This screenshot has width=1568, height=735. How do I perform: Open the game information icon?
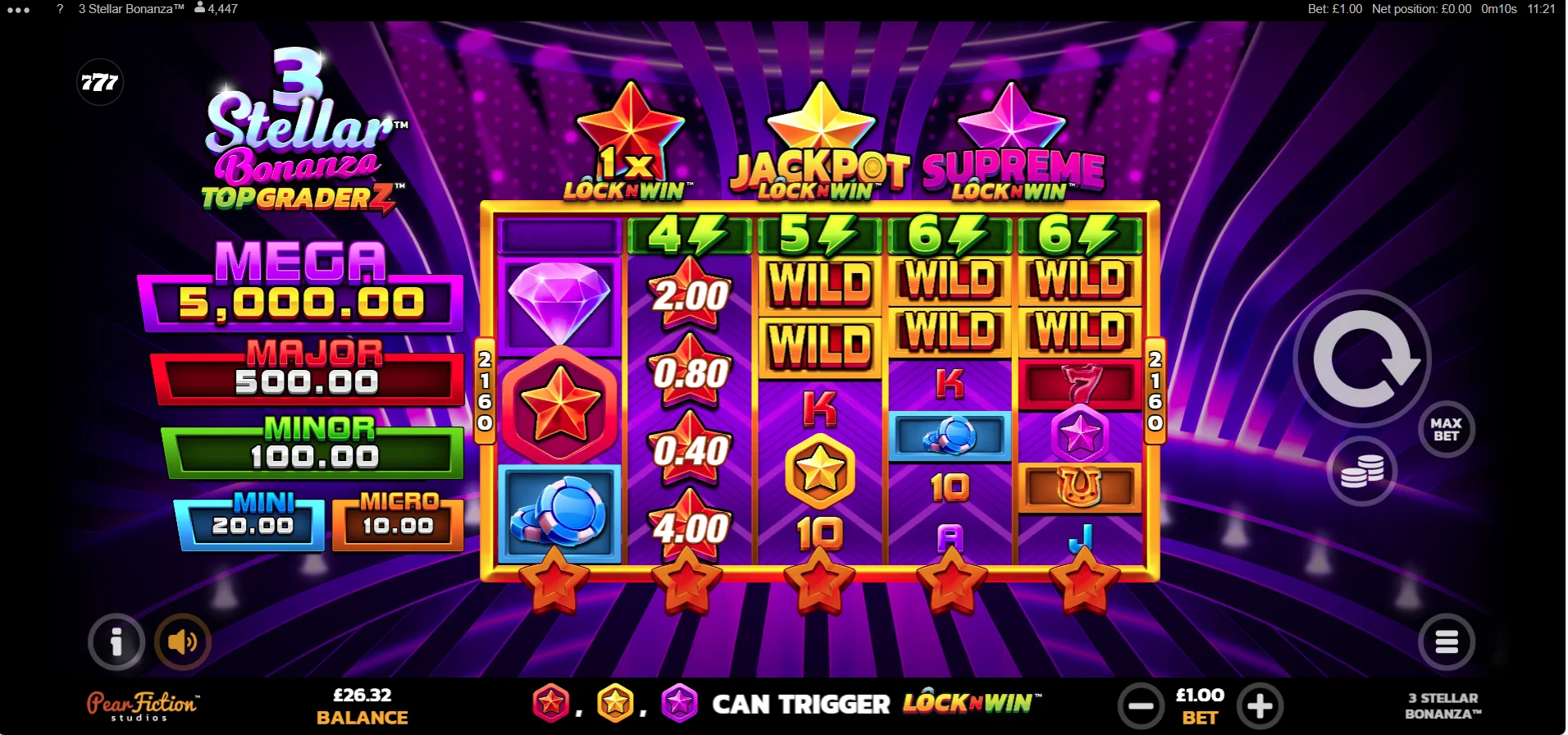[x=116, y=642]
